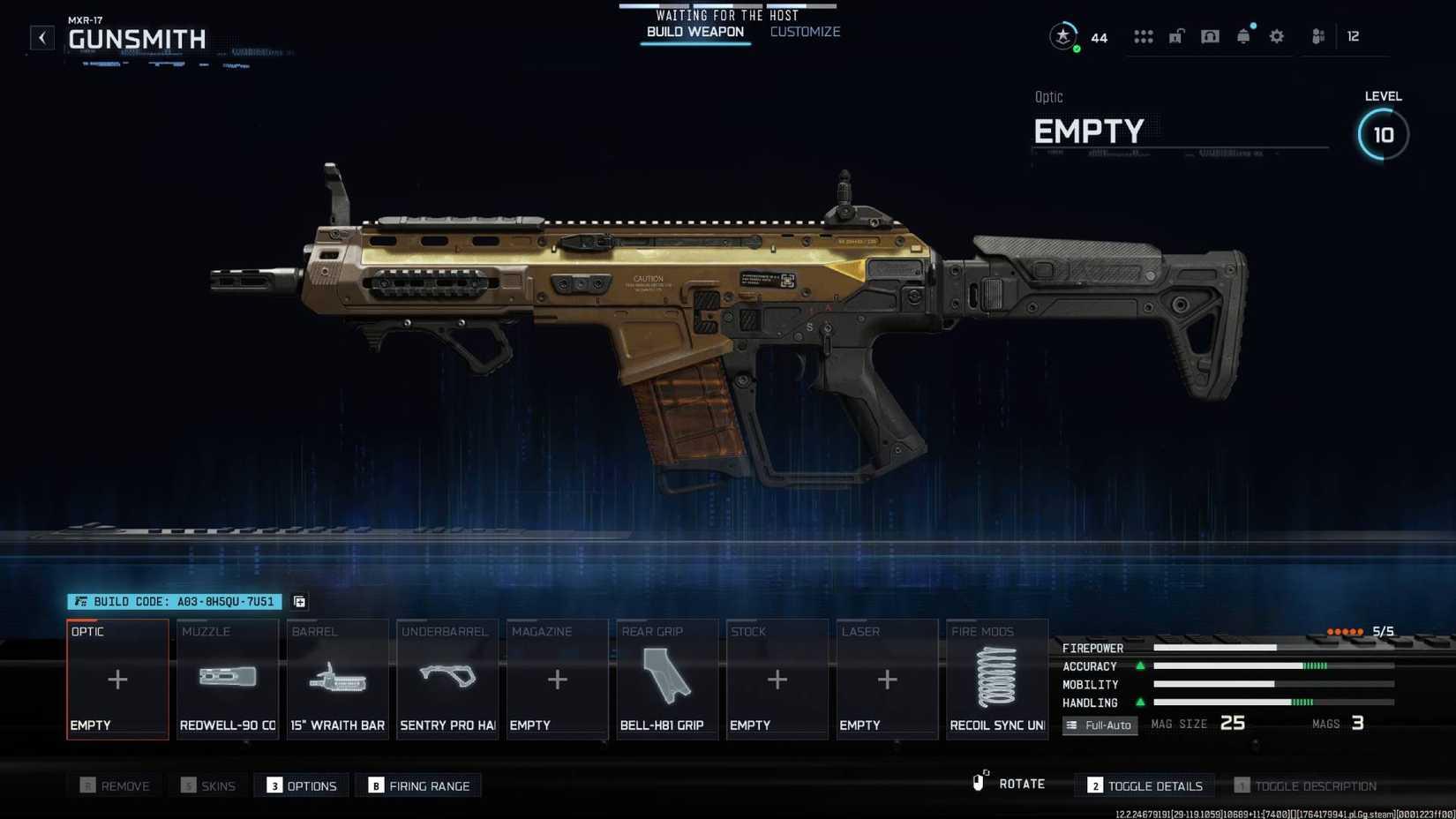
Task: Click the player rank star emblem
Action: tap(1064, 36)
